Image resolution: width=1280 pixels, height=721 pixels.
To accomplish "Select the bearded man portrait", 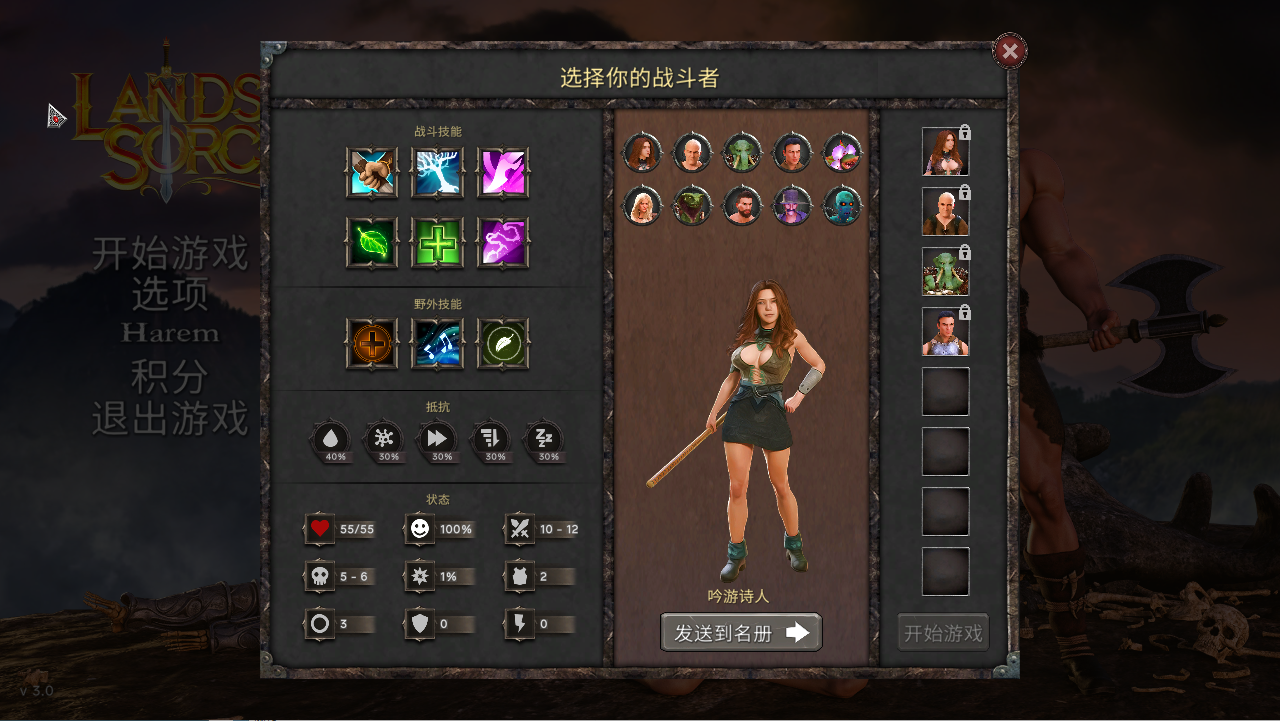I will 742,206.
